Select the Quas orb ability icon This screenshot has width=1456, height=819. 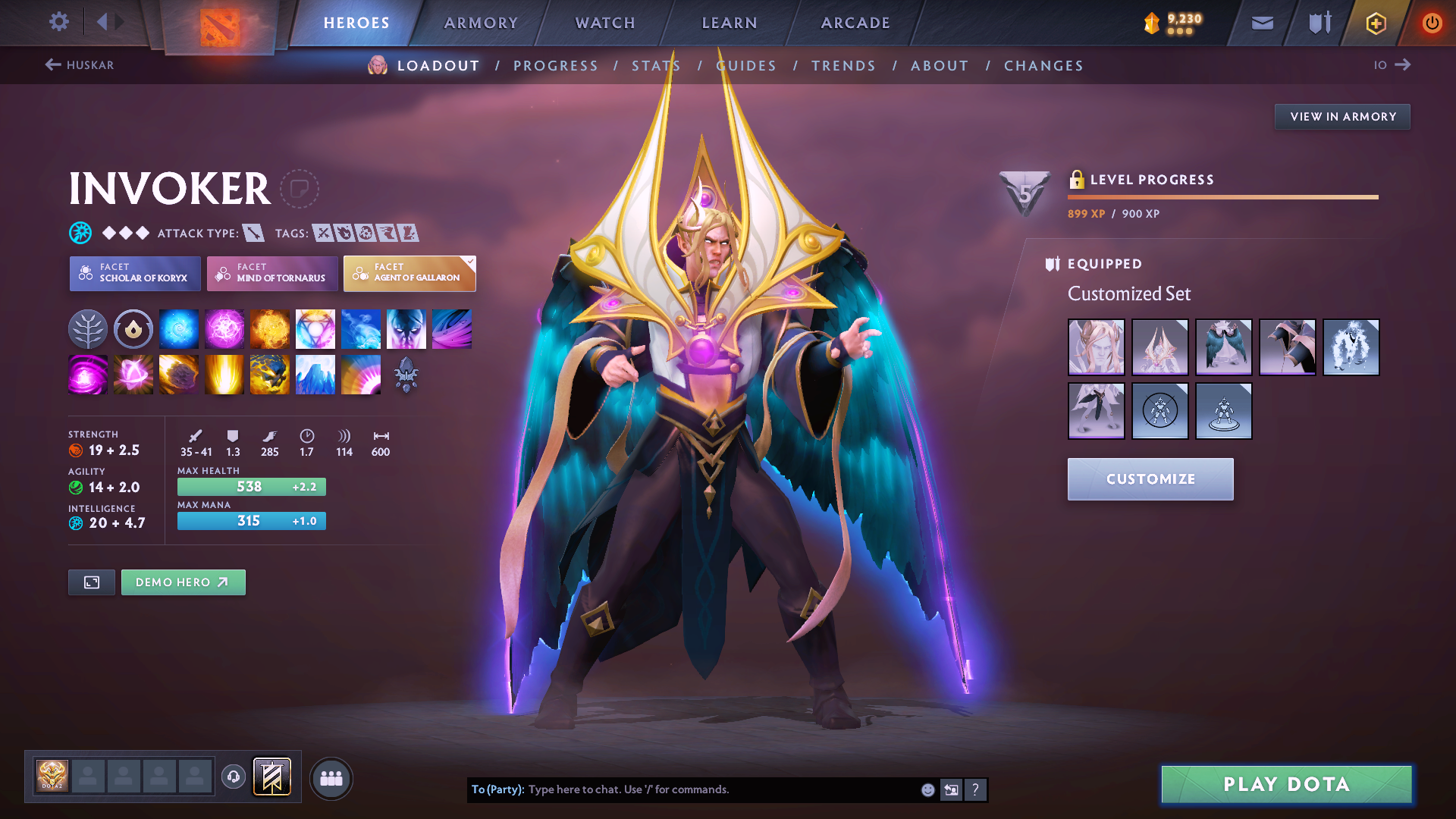[178, 328]
